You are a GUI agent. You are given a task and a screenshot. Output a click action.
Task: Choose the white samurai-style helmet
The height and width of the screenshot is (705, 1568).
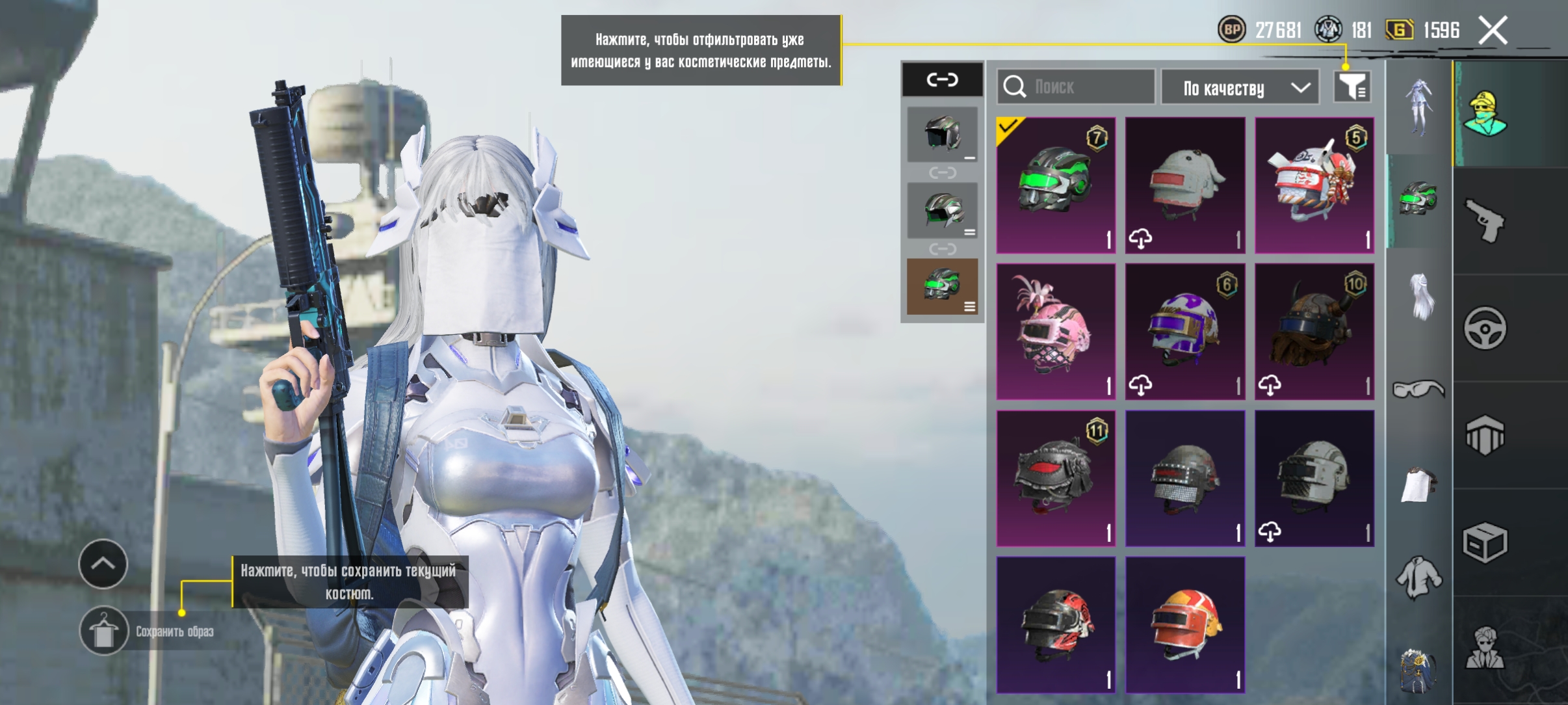(x=1314, y=185)
